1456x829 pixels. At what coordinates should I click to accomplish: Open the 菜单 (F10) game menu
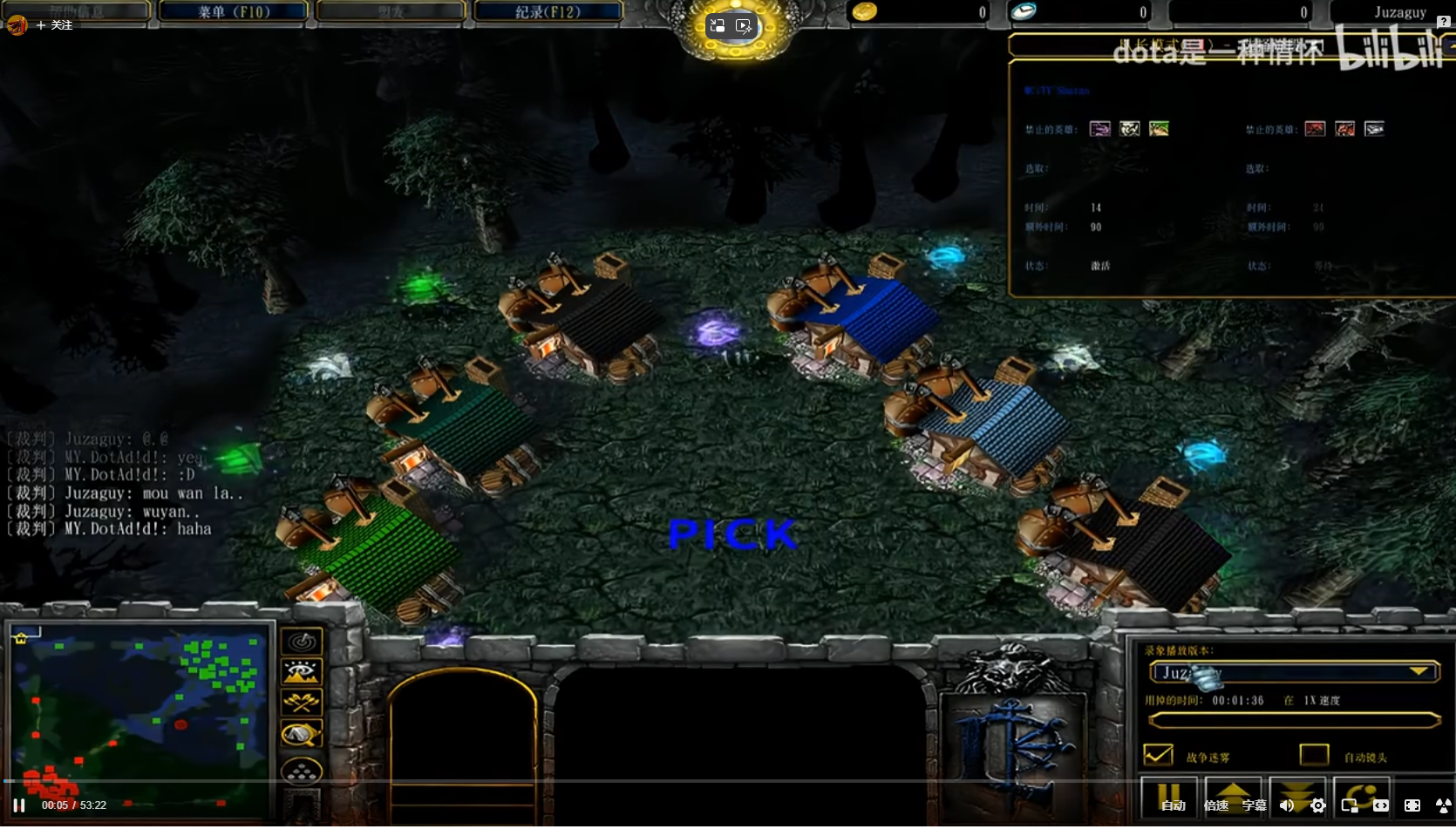234,11
